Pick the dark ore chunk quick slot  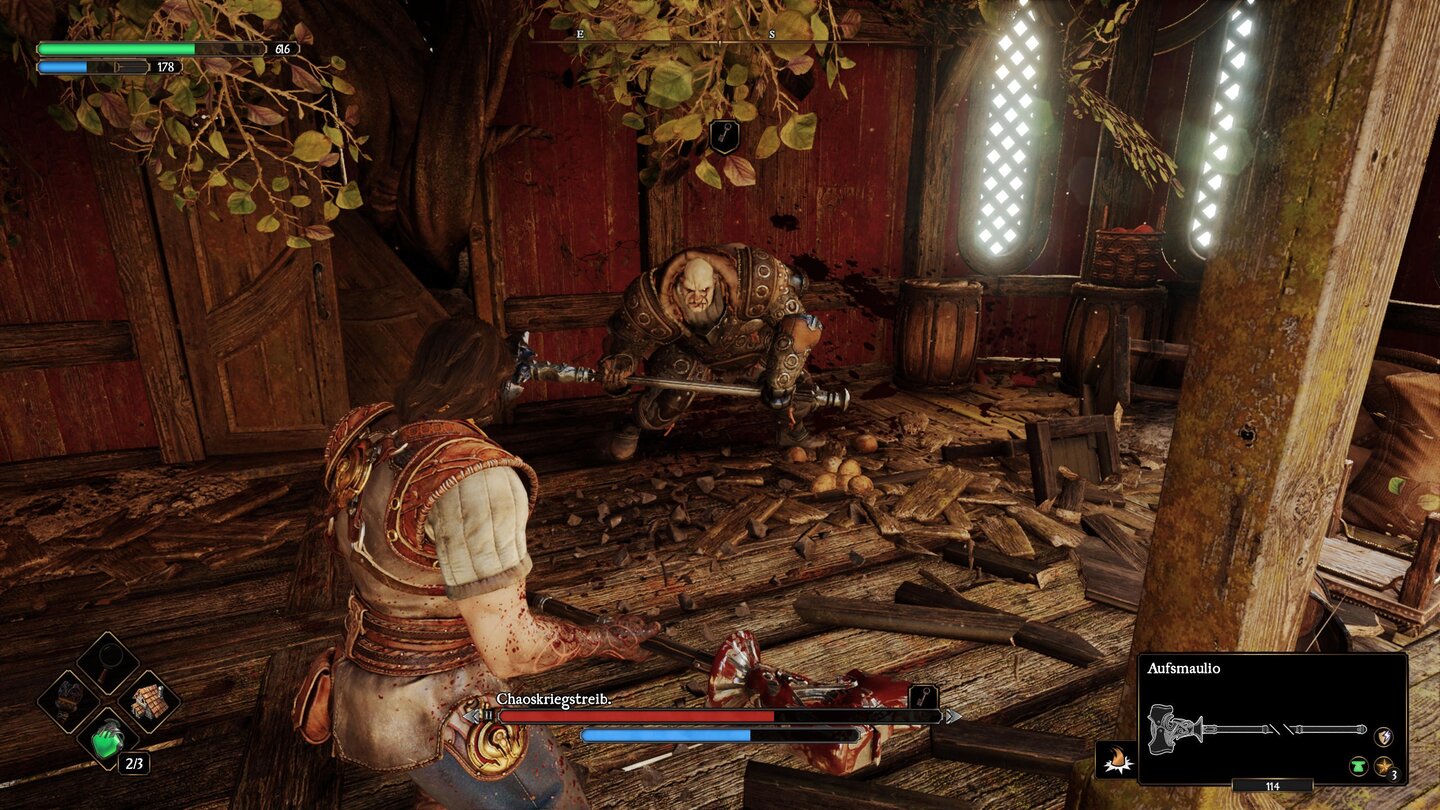(68, 701)
